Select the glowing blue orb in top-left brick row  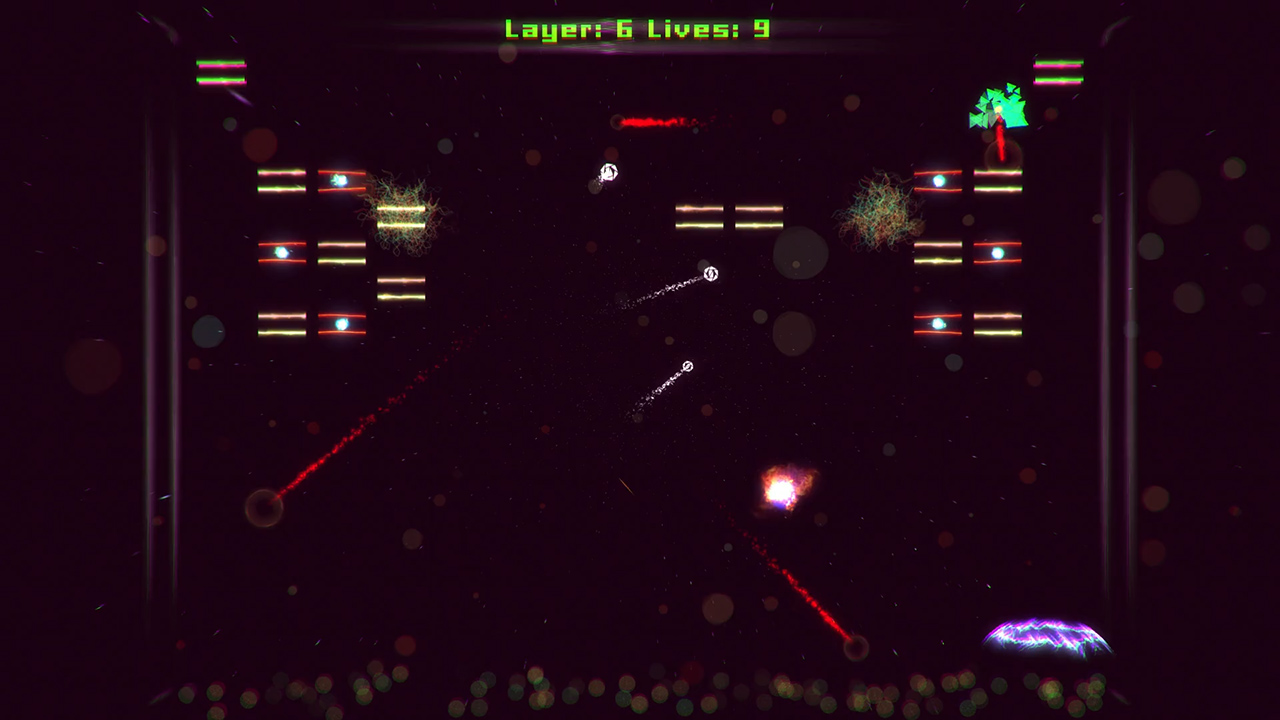point(339,178)
